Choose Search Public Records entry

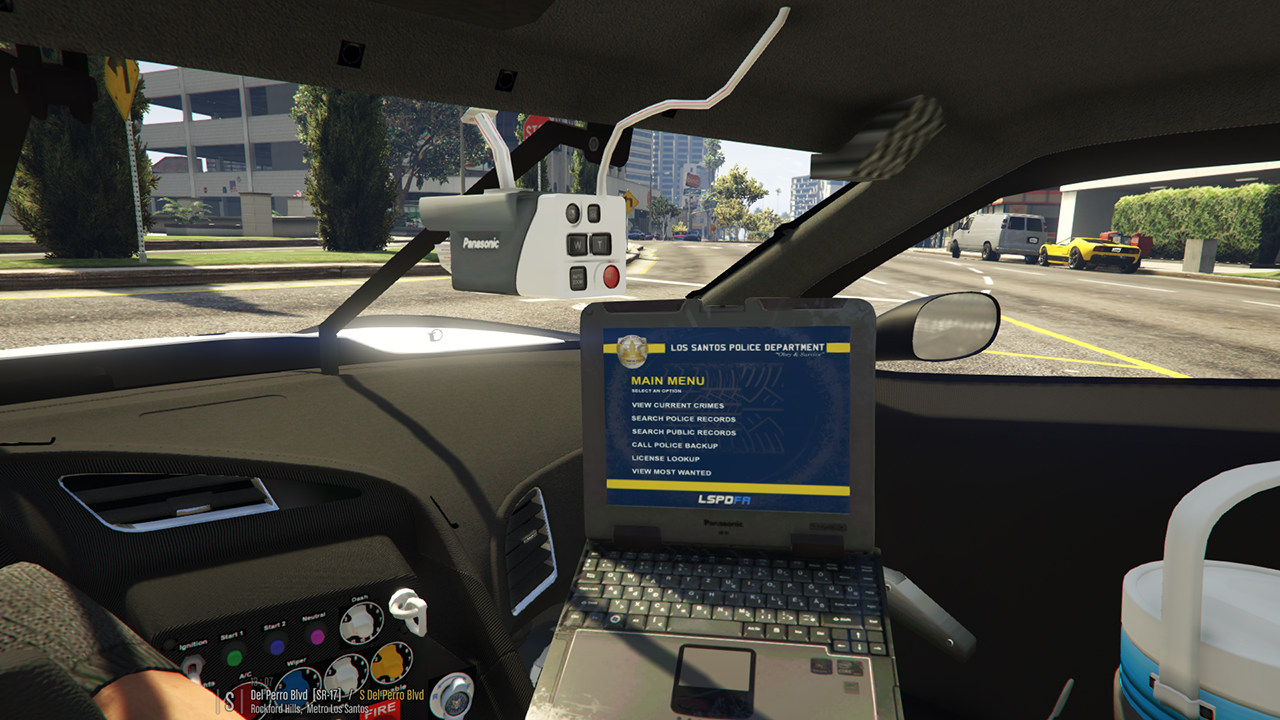[x=683, y=432]
